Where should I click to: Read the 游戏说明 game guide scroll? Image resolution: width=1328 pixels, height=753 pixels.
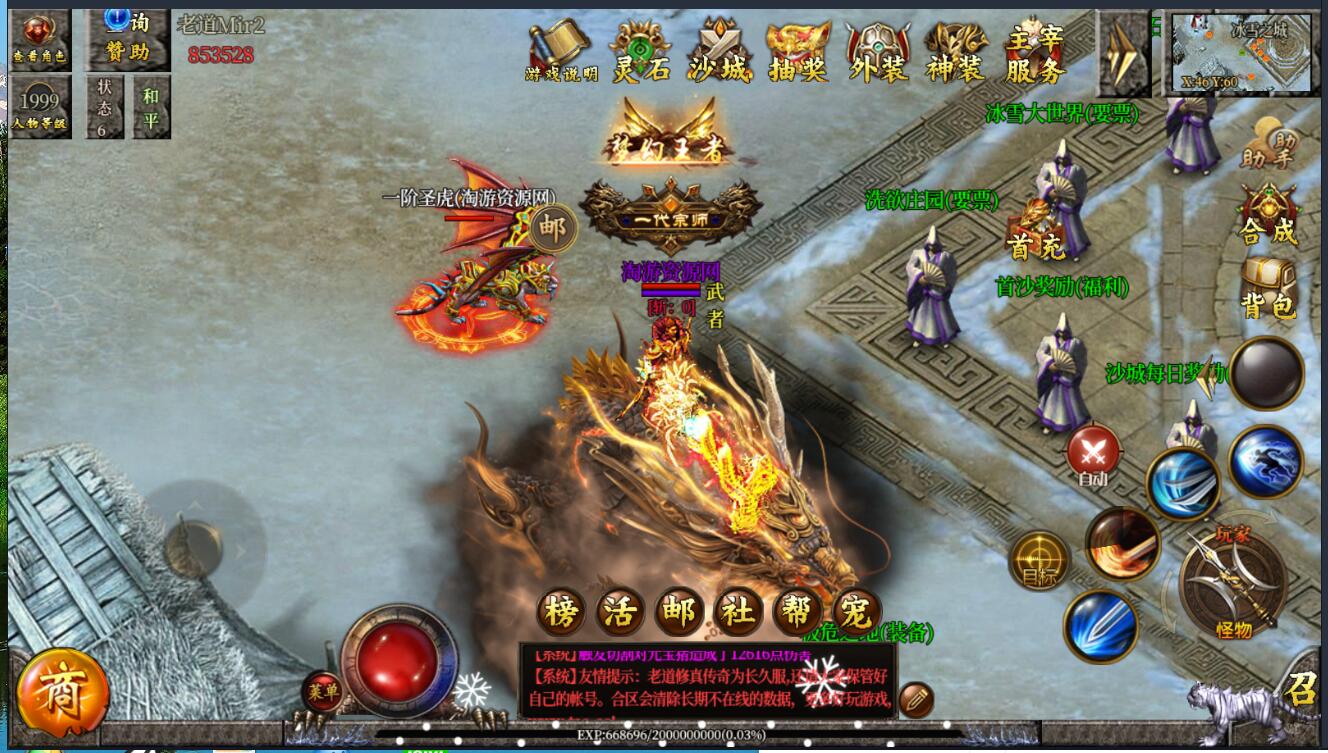pyautogui.click(x=561, y=51)
